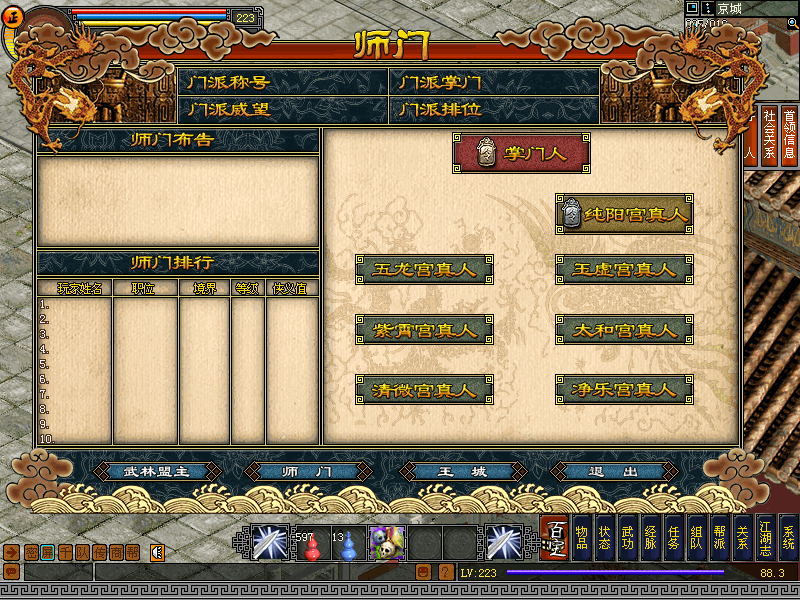Toggle the speaker sound icon
This screenshot has width=800, height=600.
pos(157,552)
